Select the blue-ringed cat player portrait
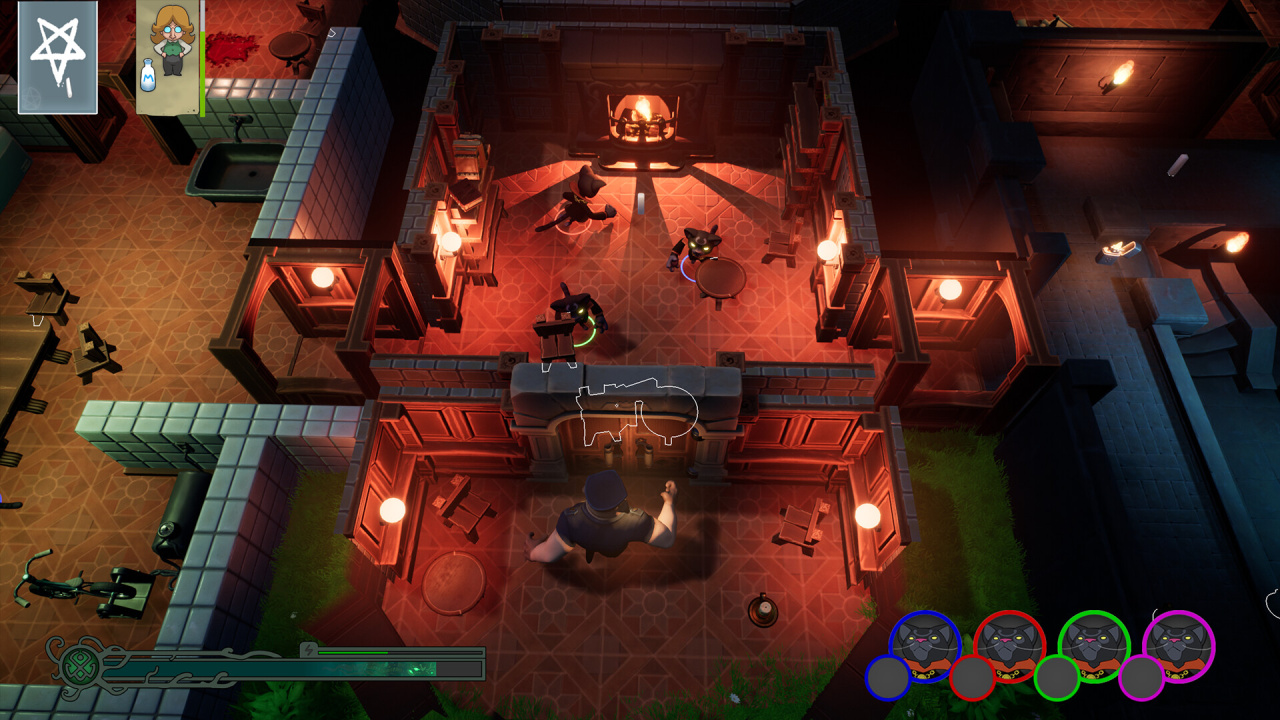Image resolution: width=1280 pixels, height=720 pixels. (925, 645)
